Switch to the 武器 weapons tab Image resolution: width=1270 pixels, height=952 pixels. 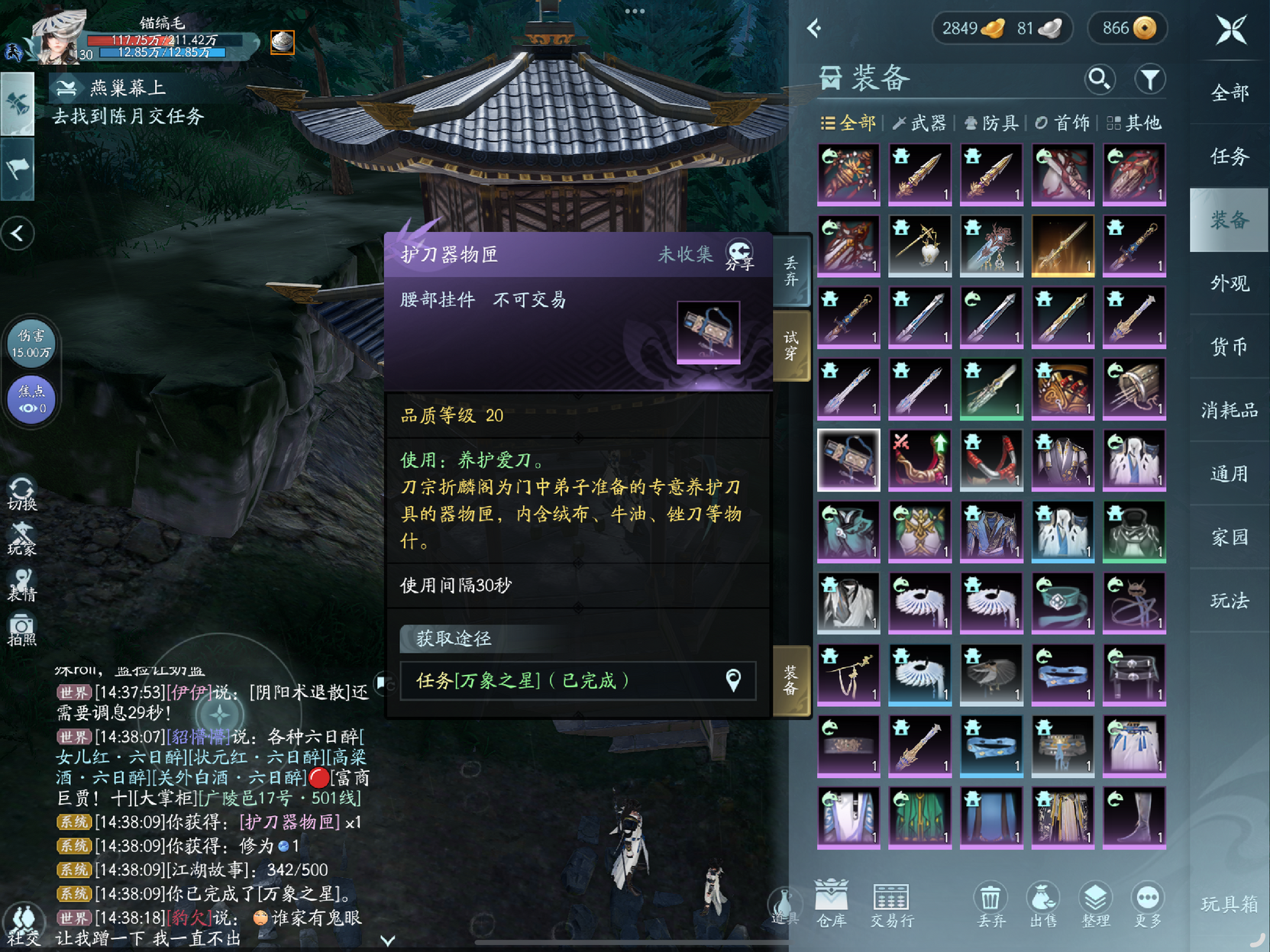tap(919, 123)
